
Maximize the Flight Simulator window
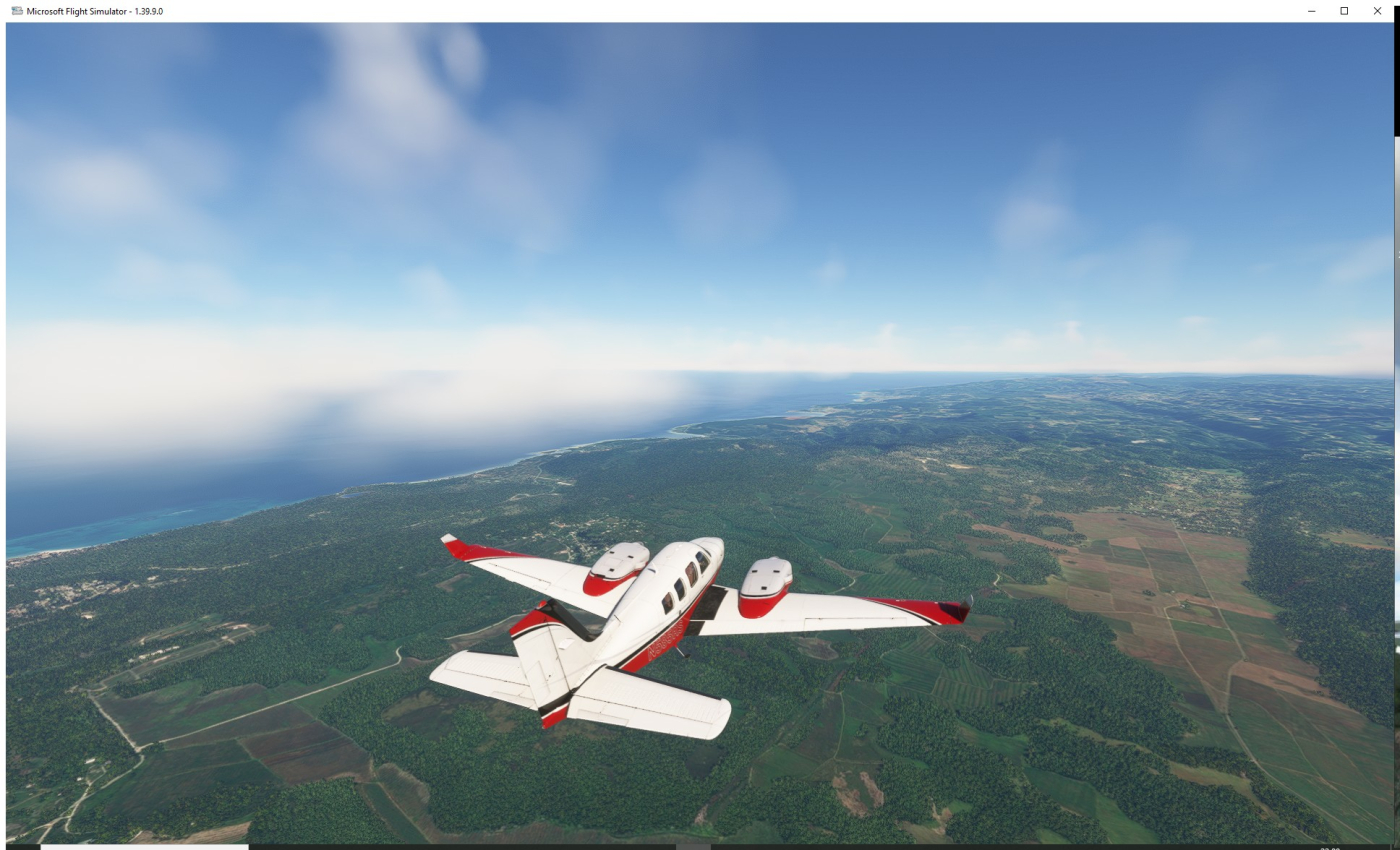pyautogui.click(x=1344, y=11)
